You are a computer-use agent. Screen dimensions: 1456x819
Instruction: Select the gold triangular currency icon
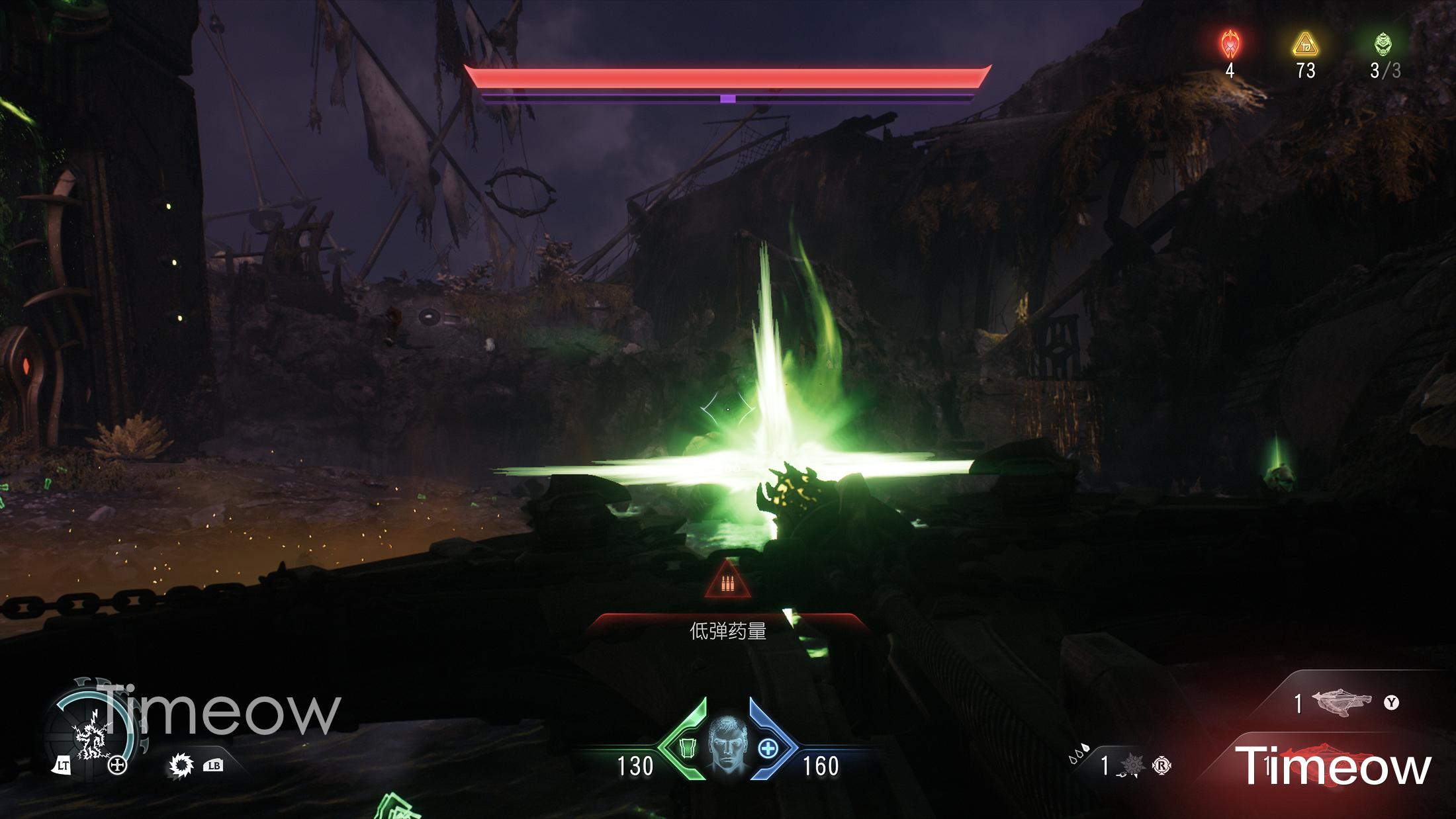(1305, 45)
